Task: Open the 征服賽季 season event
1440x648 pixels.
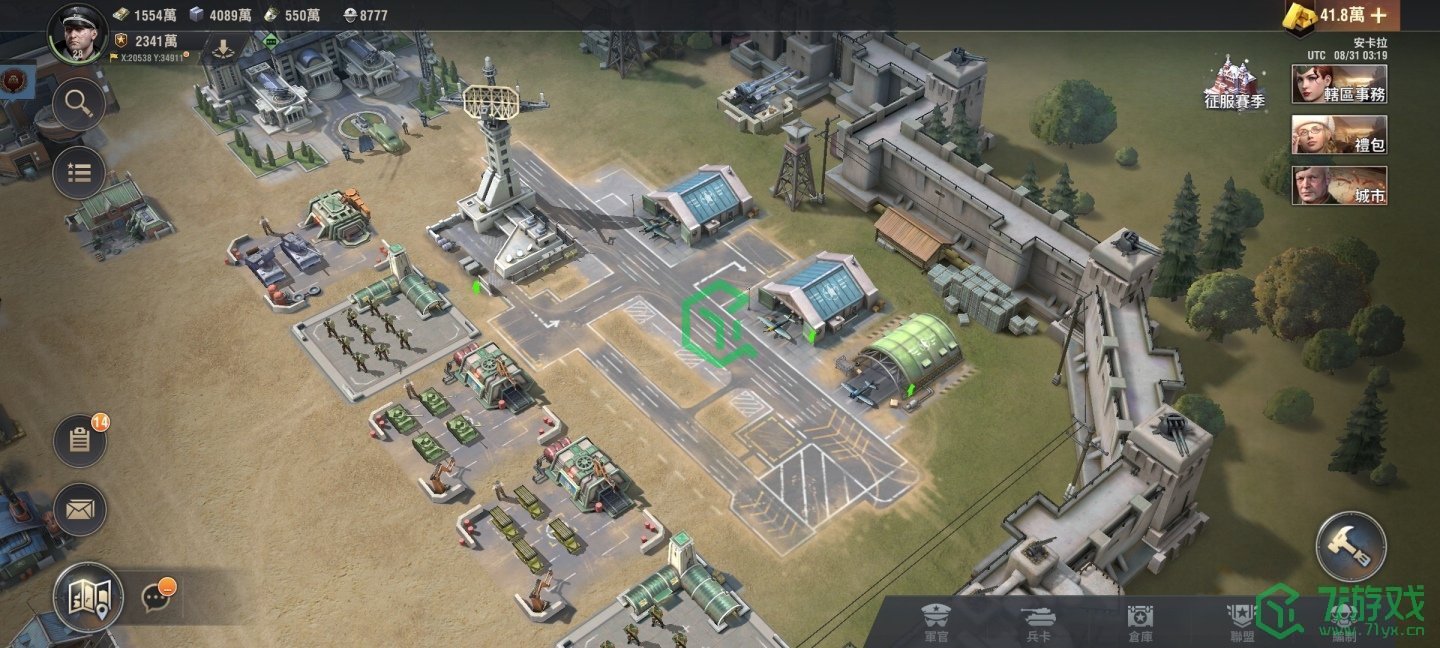Action: (1234, 84)
